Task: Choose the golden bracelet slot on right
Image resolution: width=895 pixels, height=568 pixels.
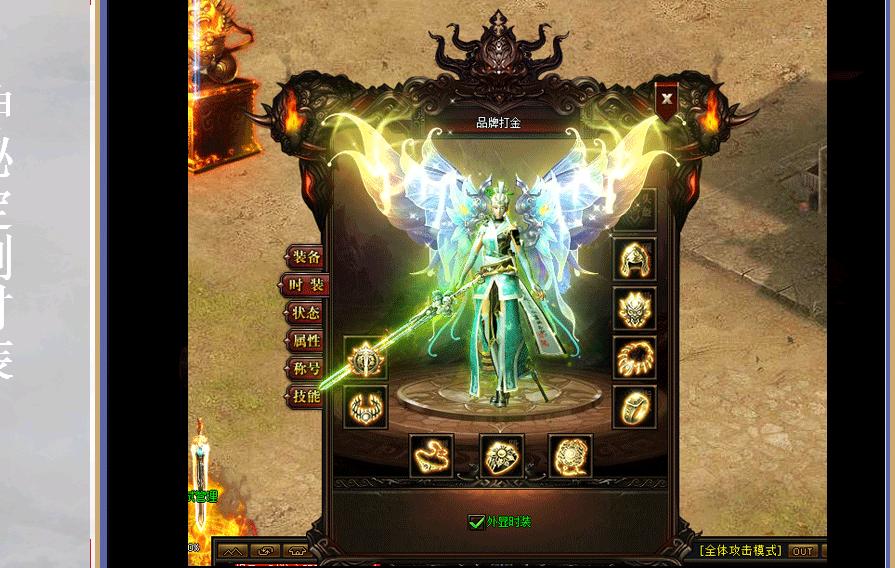Action: point(635,358)
